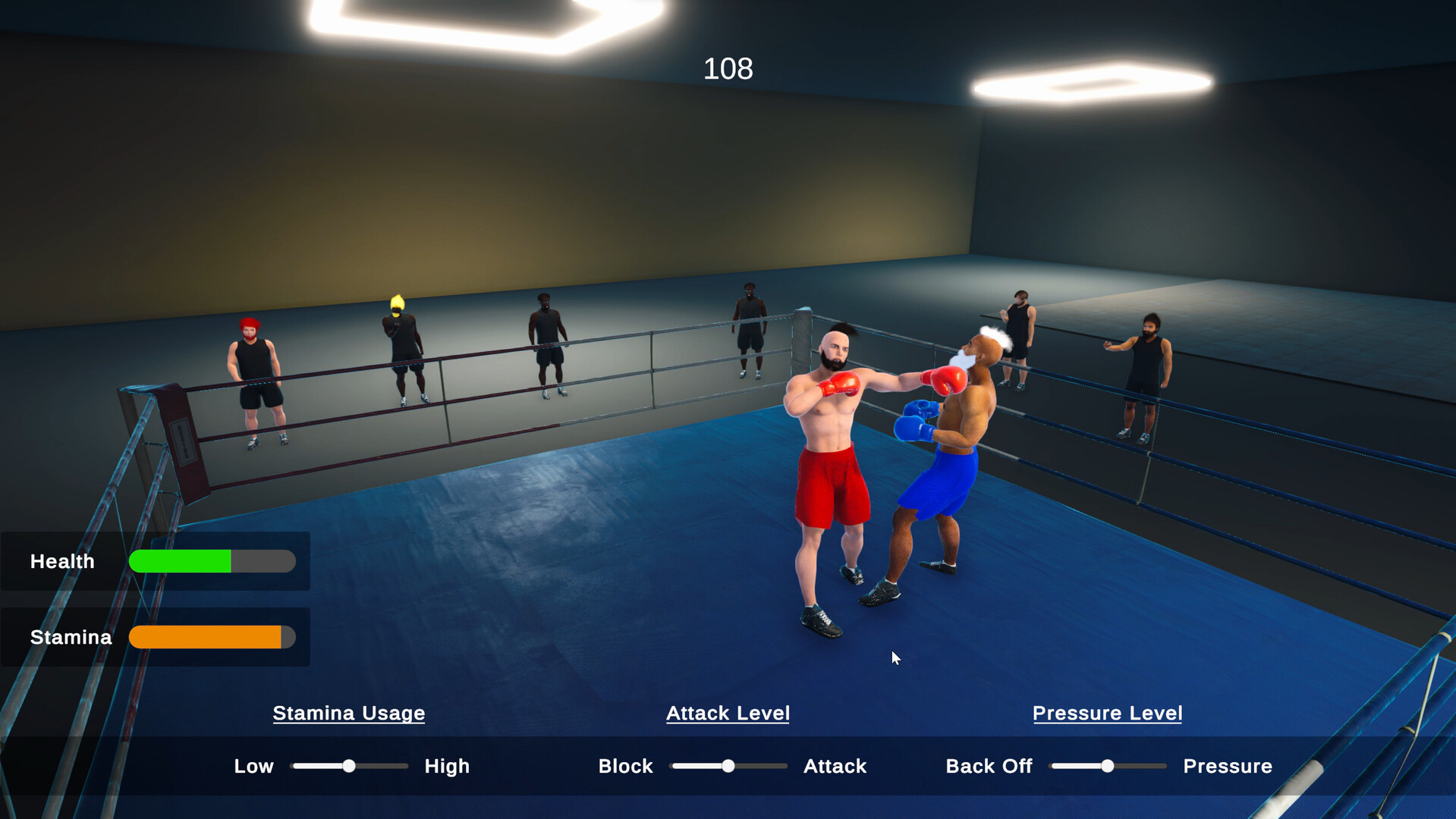Open the Stamina Usage settings
Screen dimensions: 1456x819
tap(348, 713)
